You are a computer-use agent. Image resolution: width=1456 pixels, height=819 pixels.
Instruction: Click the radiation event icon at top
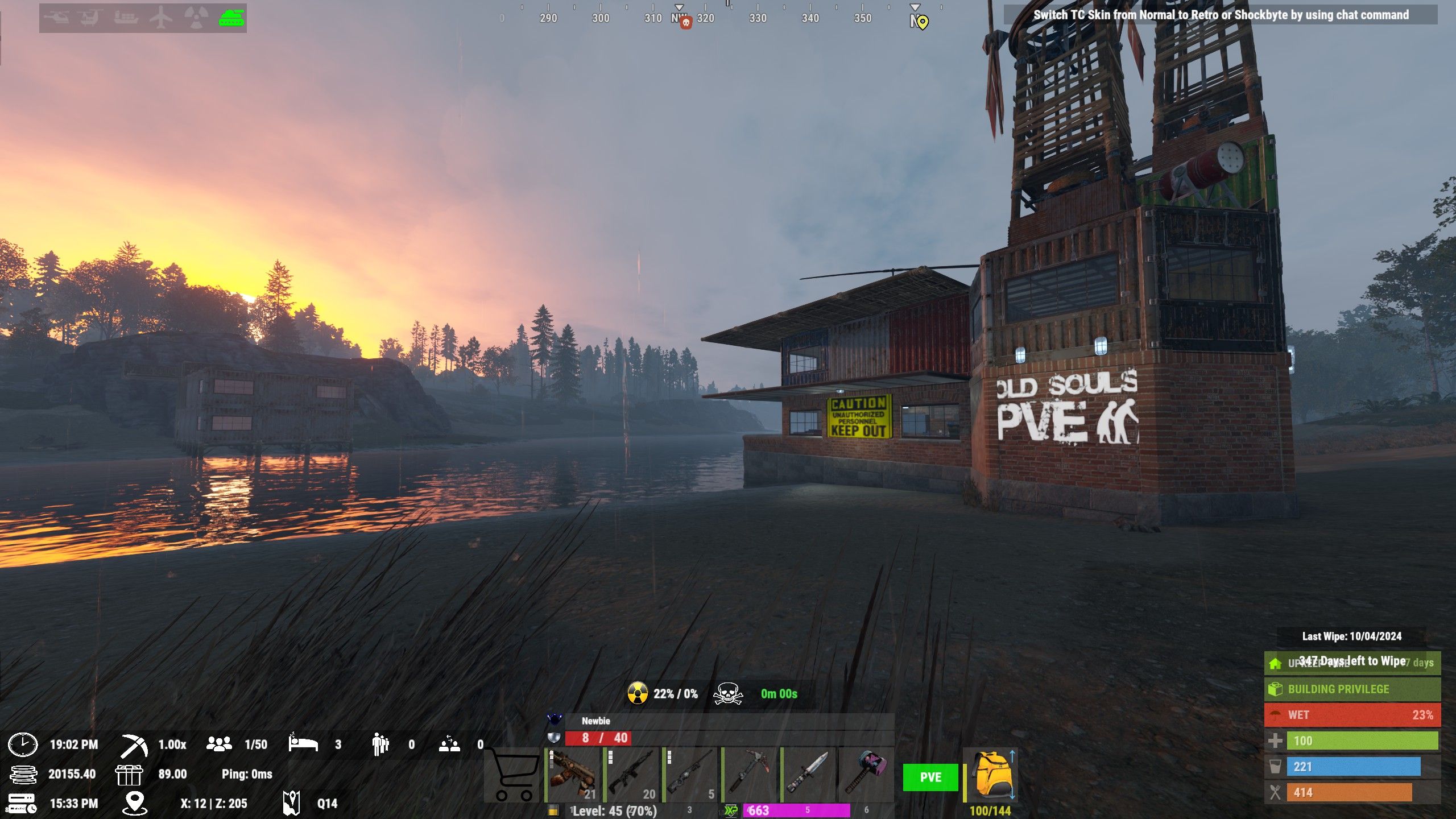tap(196, 18)
